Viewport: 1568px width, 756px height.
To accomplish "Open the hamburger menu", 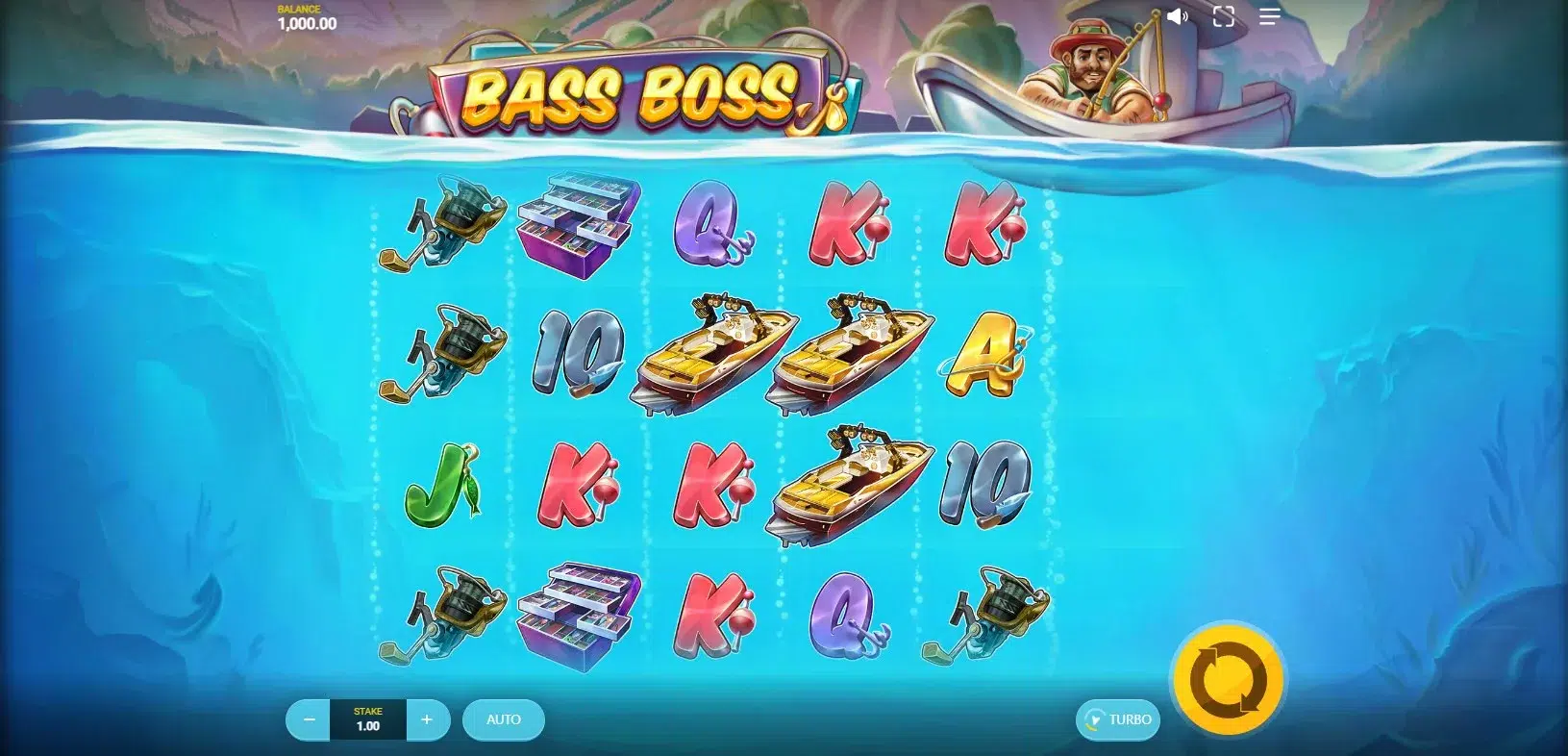I will click(x=1269, y=16).
